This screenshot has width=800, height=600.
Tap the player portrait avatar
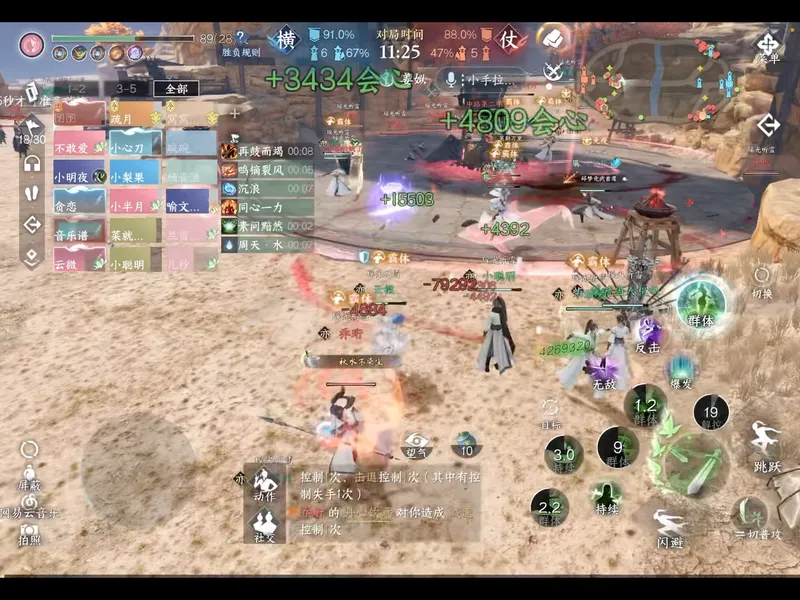pos(32,44)
